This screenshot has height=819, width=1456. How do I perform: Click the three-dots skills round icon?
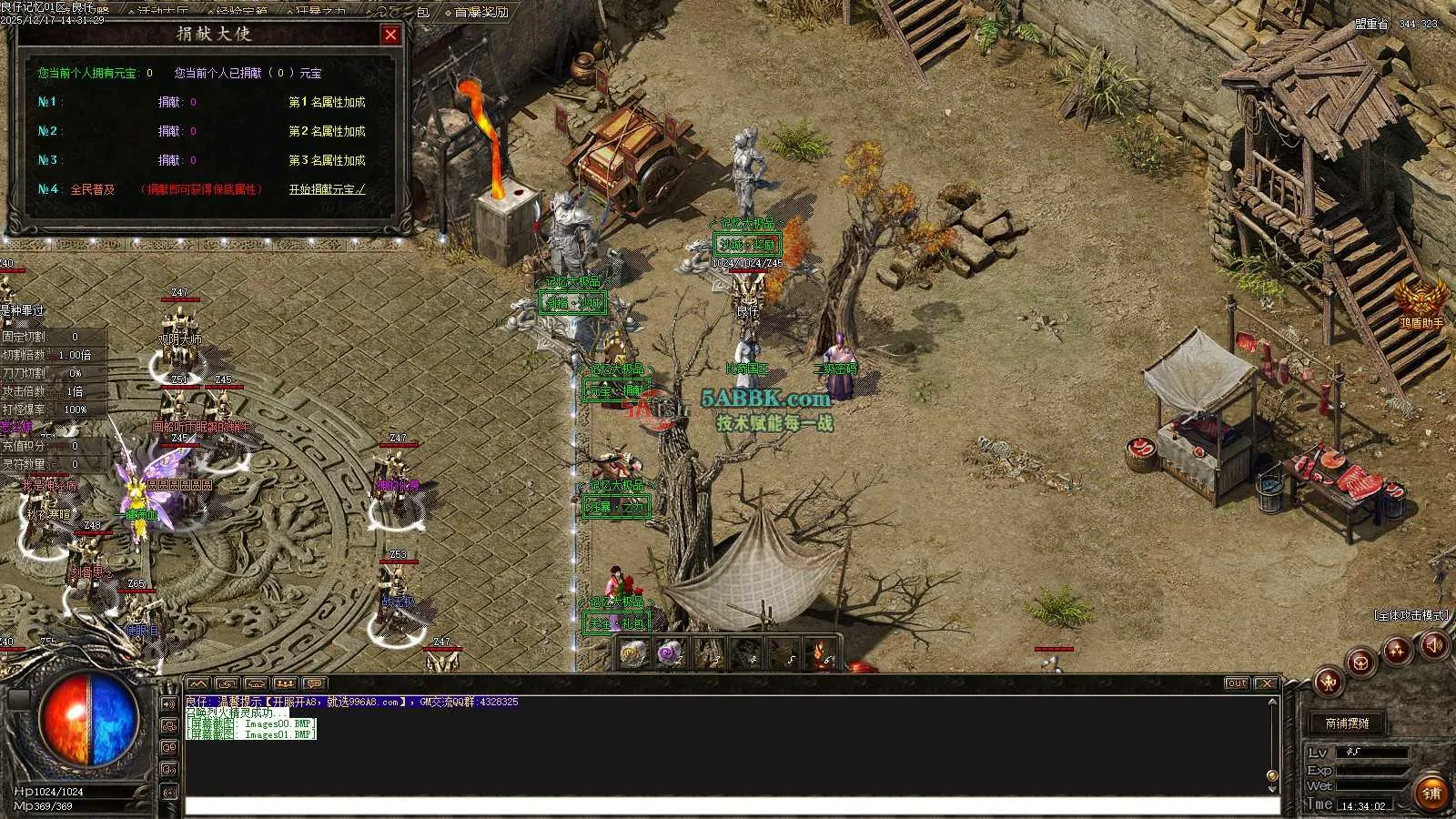click(x=1397, y=650)
